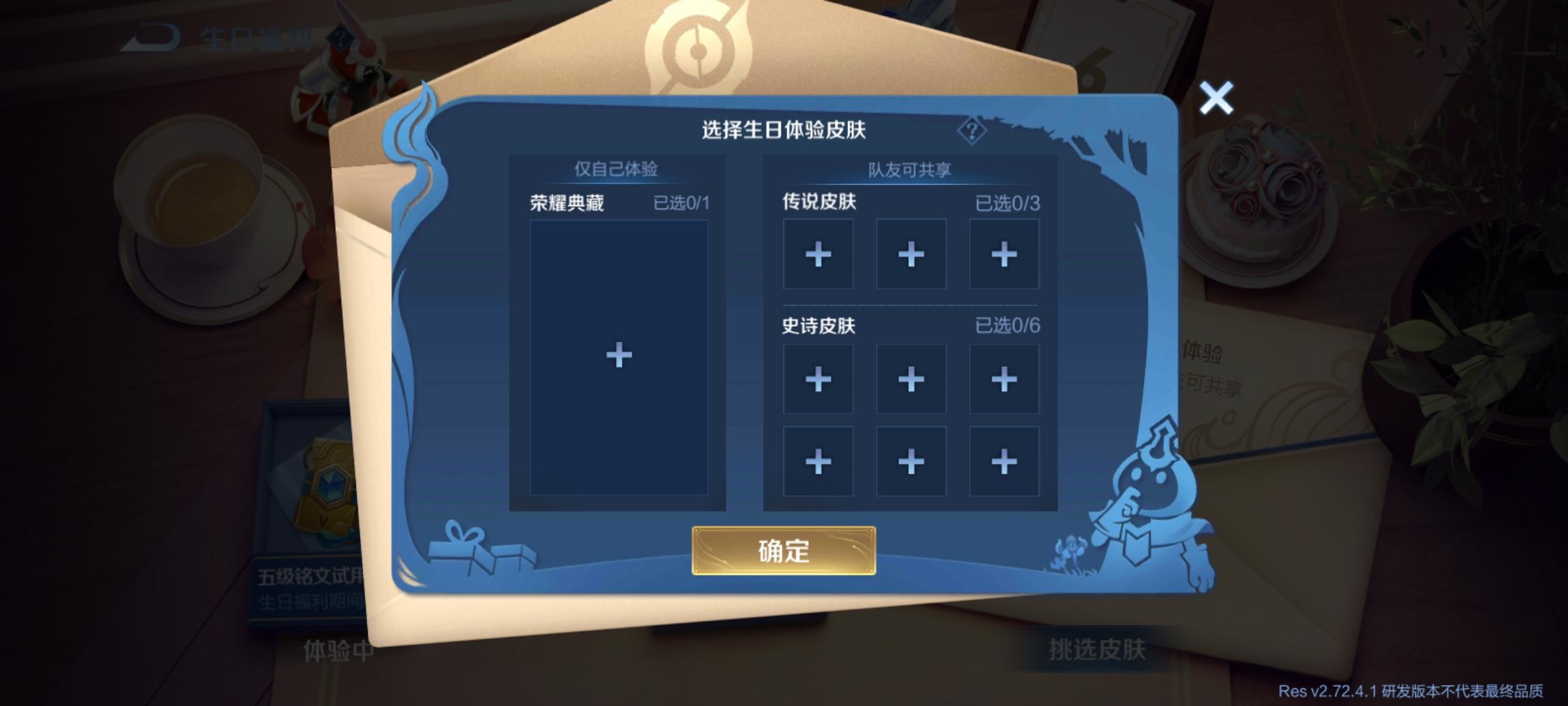Click the first plus in the 史诗皮肤 top row
The height and width of the screenshot is (706, 1568).
click(x=817, y=379)
